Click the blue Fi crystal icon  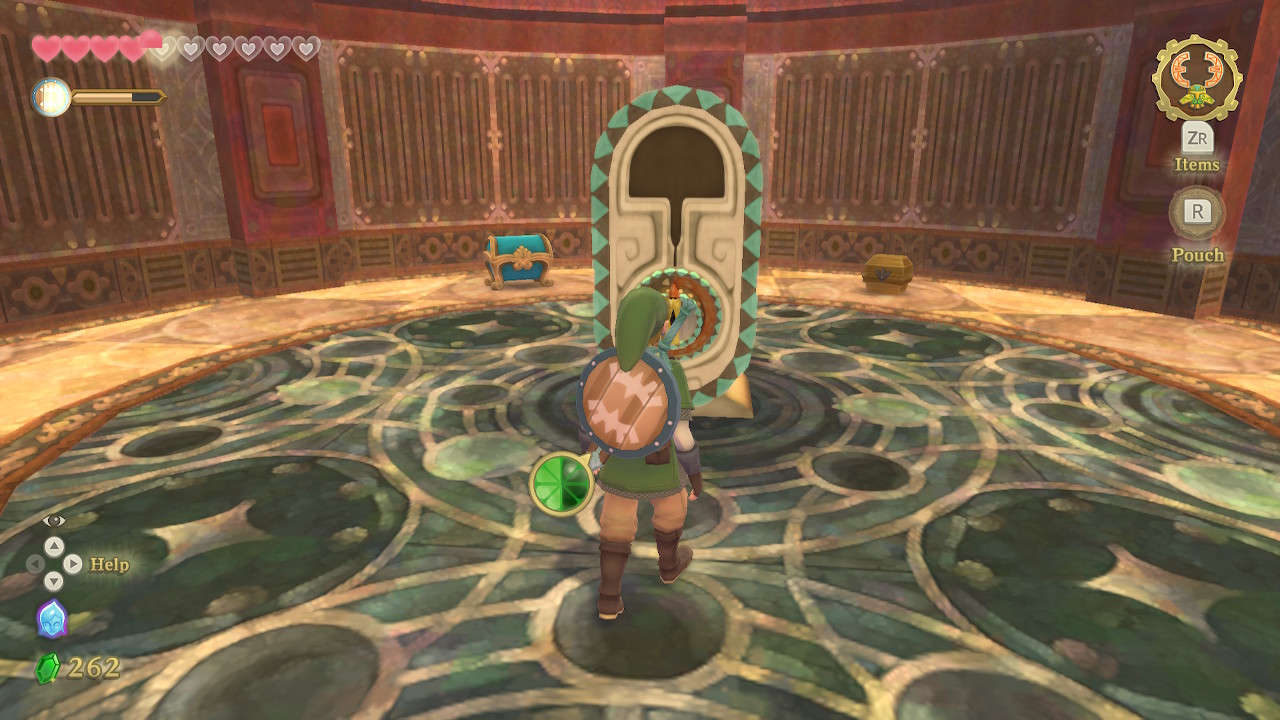tap(52, 619)
